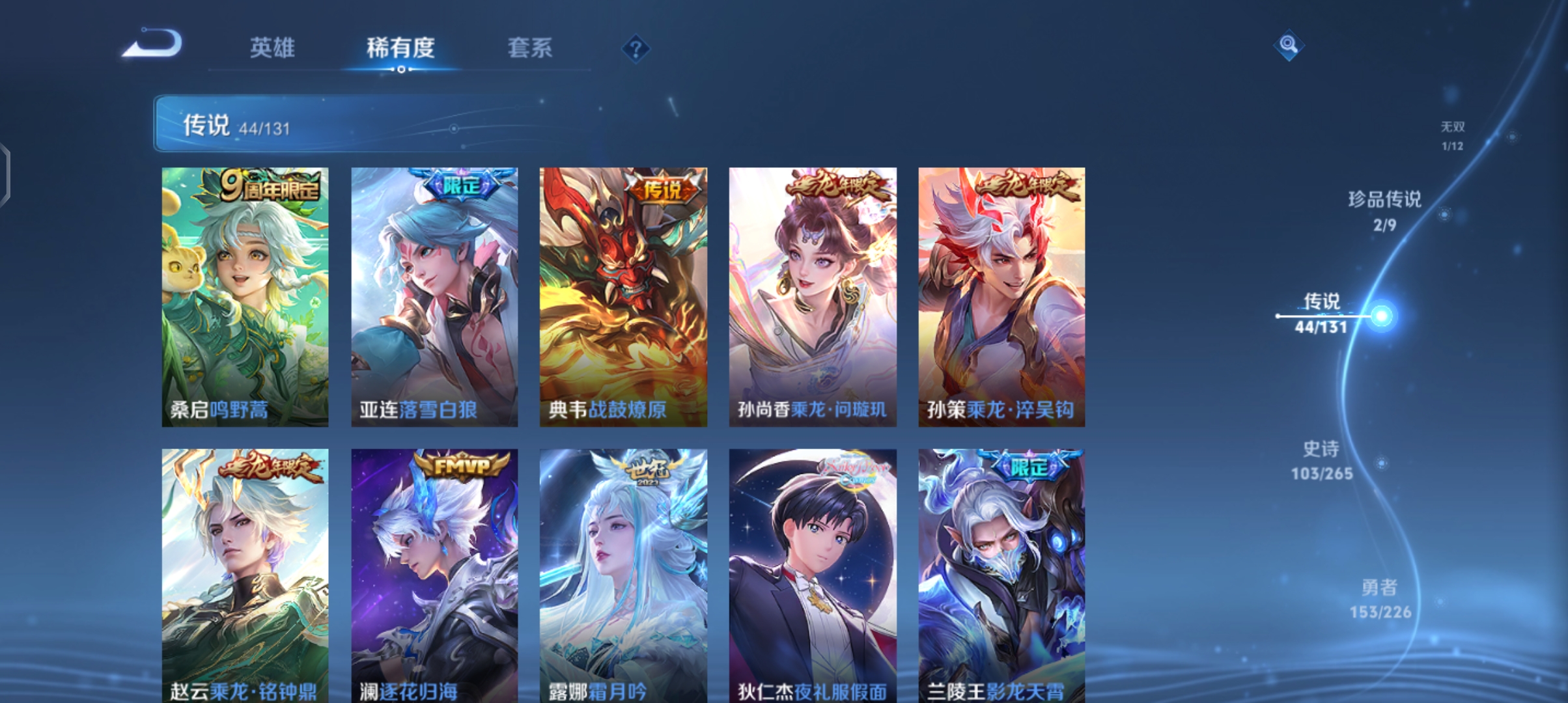Select the 史诗 103/265 rarity entry
The image size is (1568, 703).
(1319, 461)
